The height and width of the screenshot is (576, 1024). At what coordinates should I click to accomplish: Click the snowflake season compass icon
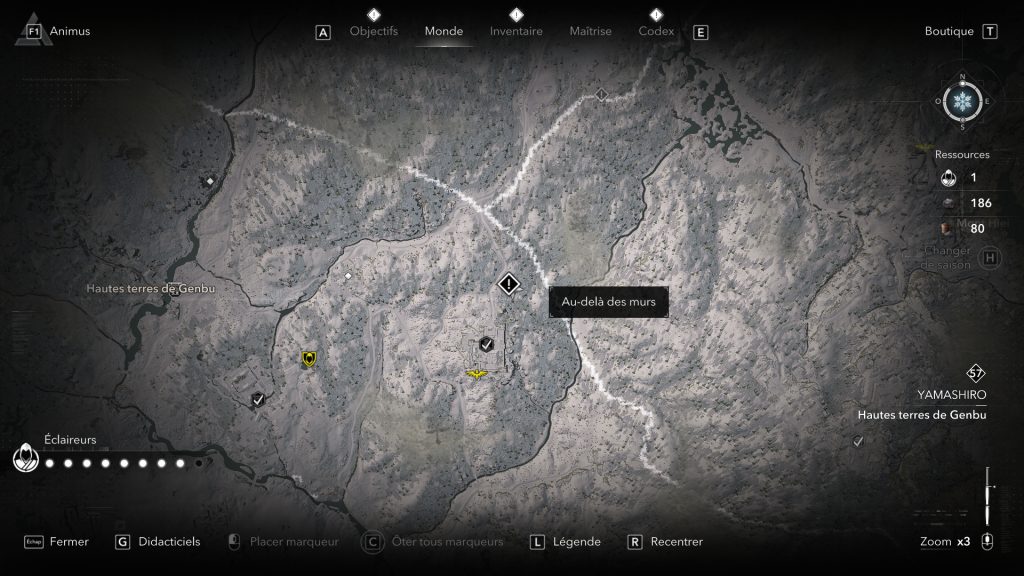962,102
